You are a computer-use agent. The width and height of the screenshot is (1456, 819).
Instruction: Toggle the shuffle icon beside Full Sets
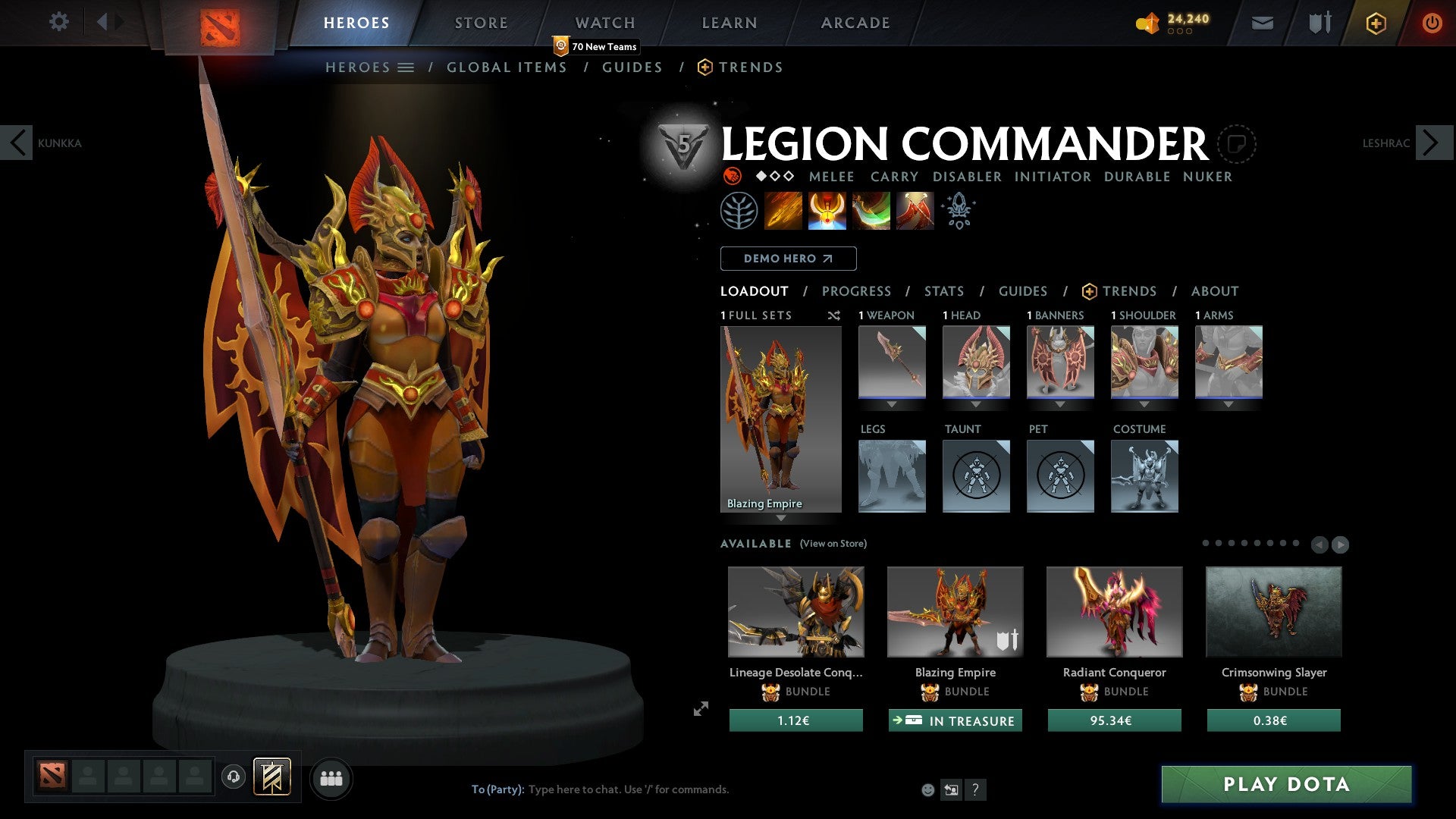tap(834, 315)
